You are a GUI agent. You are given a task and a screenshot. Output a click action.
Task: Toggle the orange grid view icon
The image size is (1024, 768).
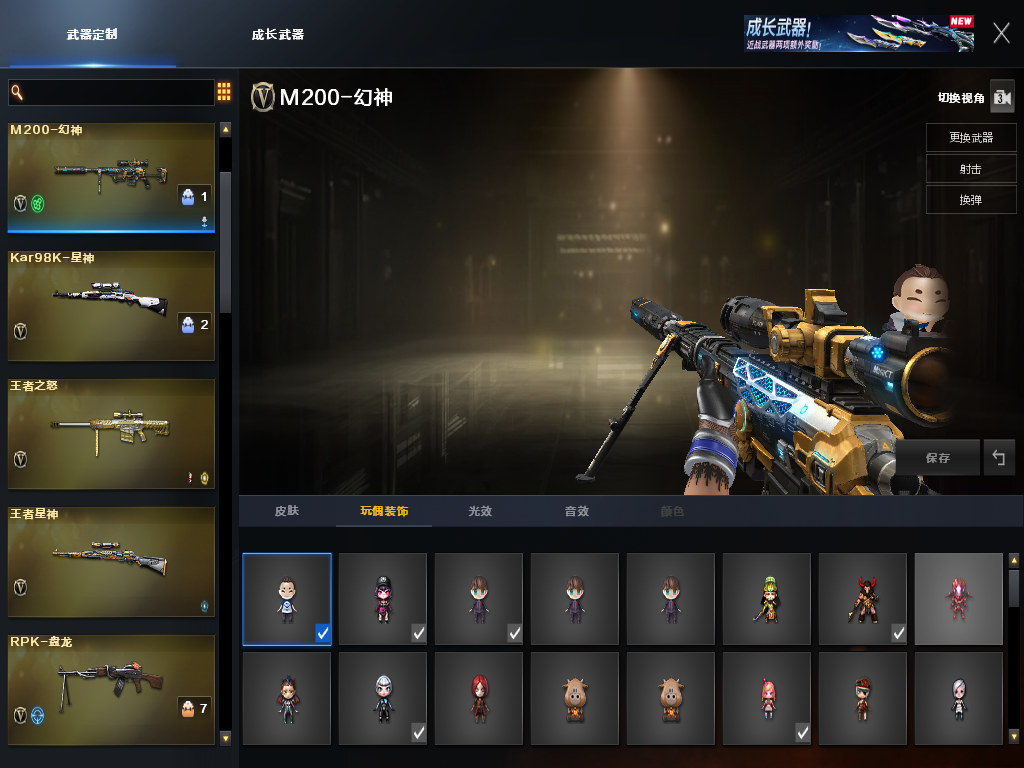pos(224,92)
